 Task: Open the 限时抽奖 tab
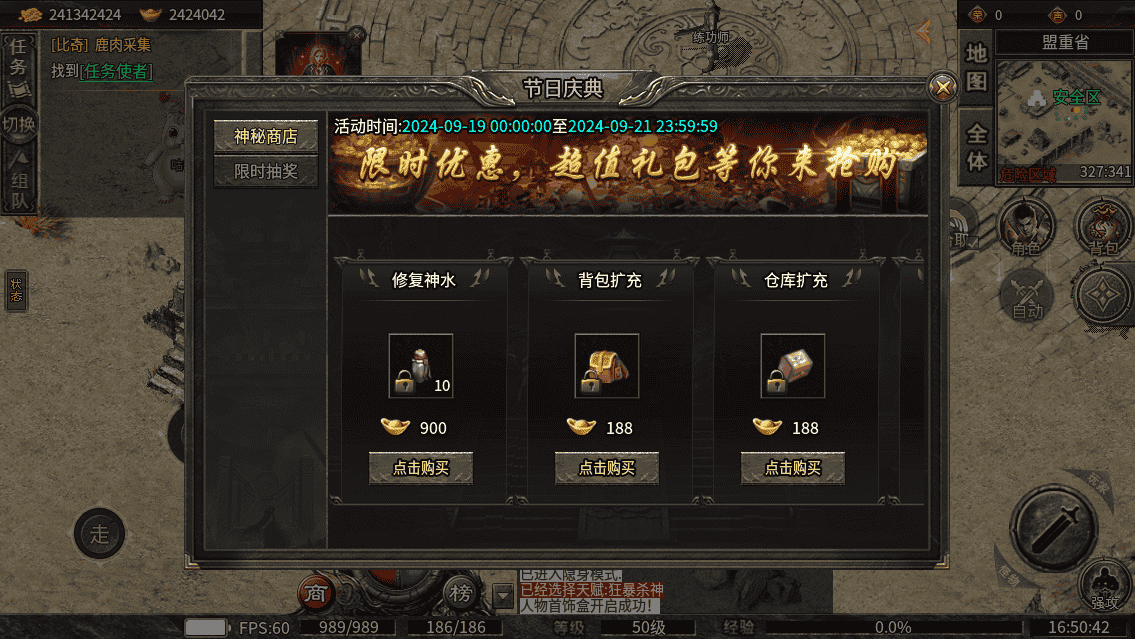pyautogui.click(x=266, y=172)
